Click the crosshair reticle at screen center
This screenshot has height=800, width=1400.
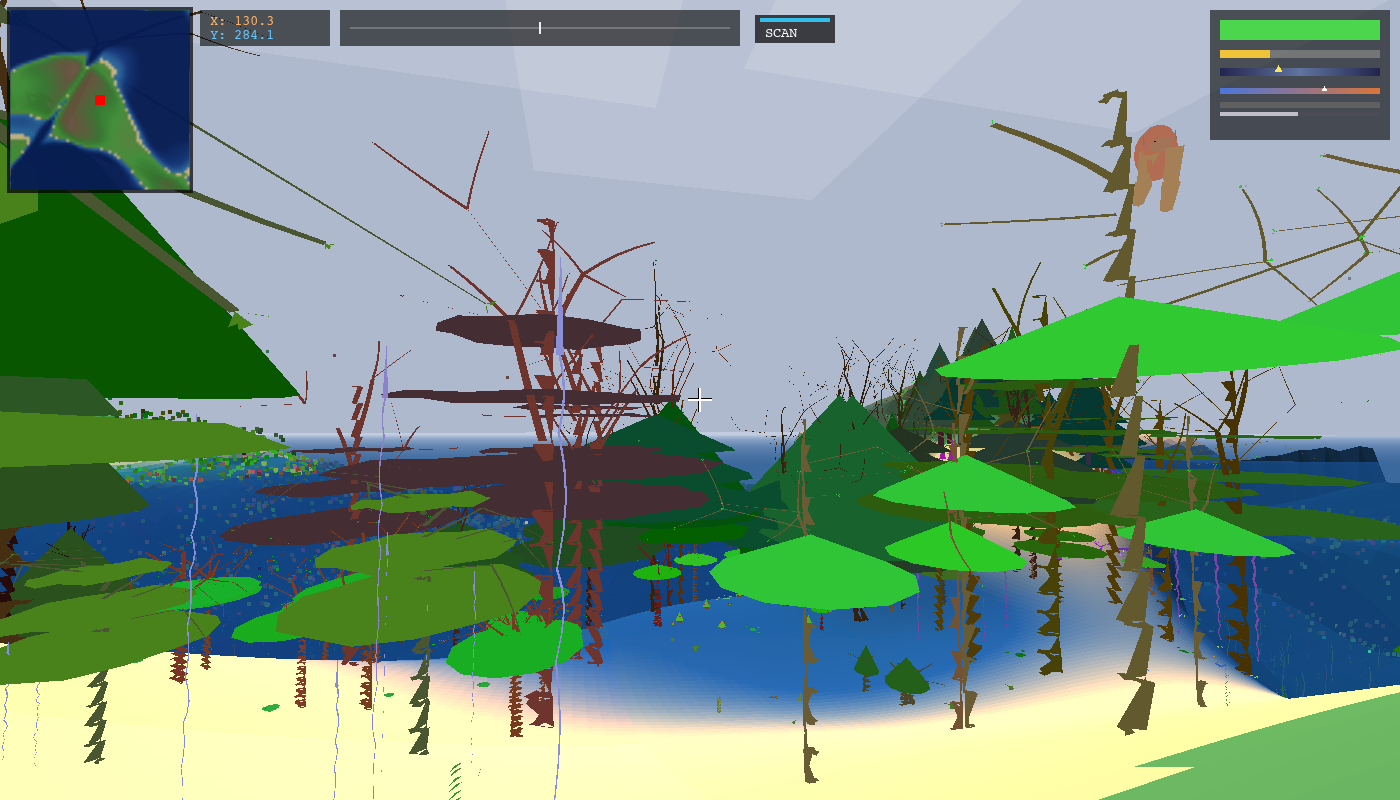click(699, 399)
